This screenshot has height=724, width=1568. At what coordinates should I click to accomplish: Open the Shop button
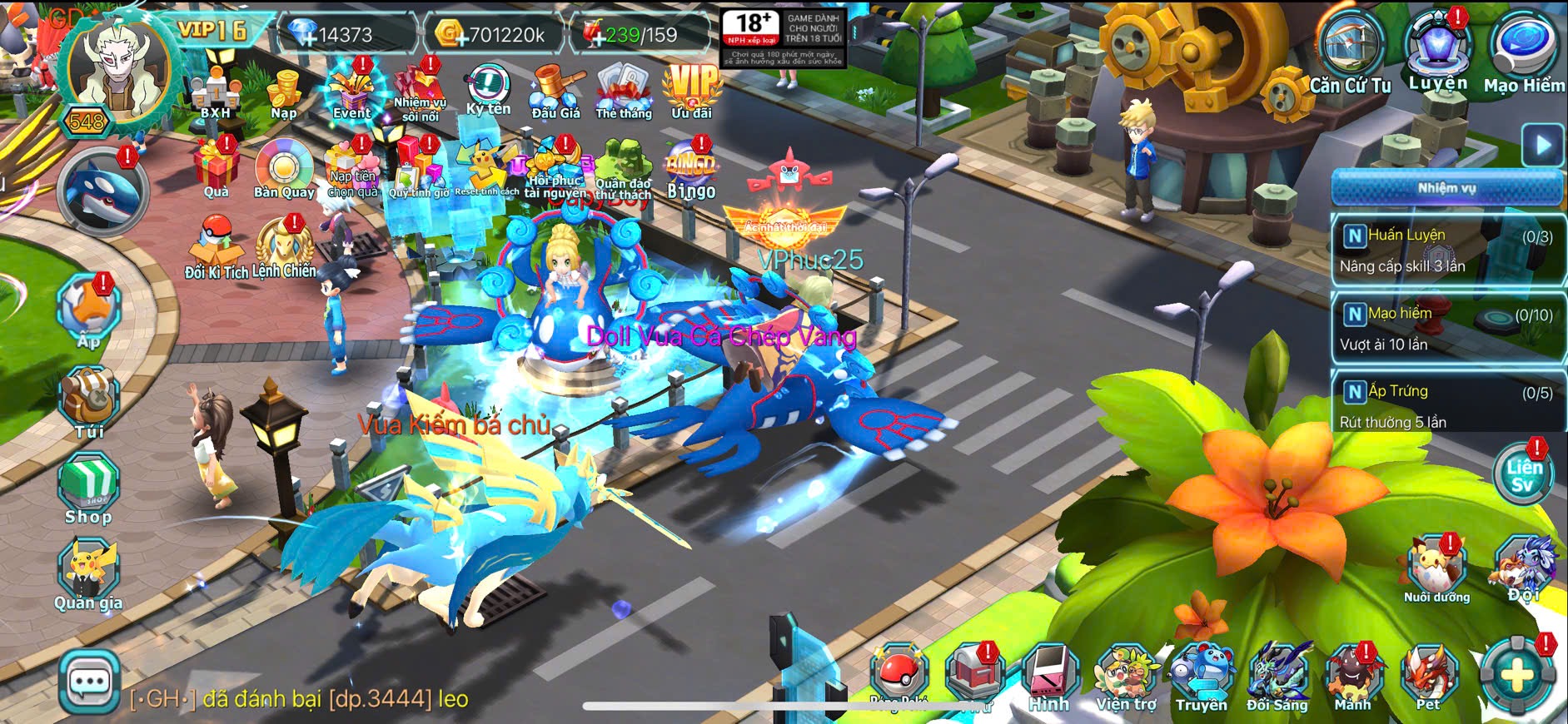89,489
